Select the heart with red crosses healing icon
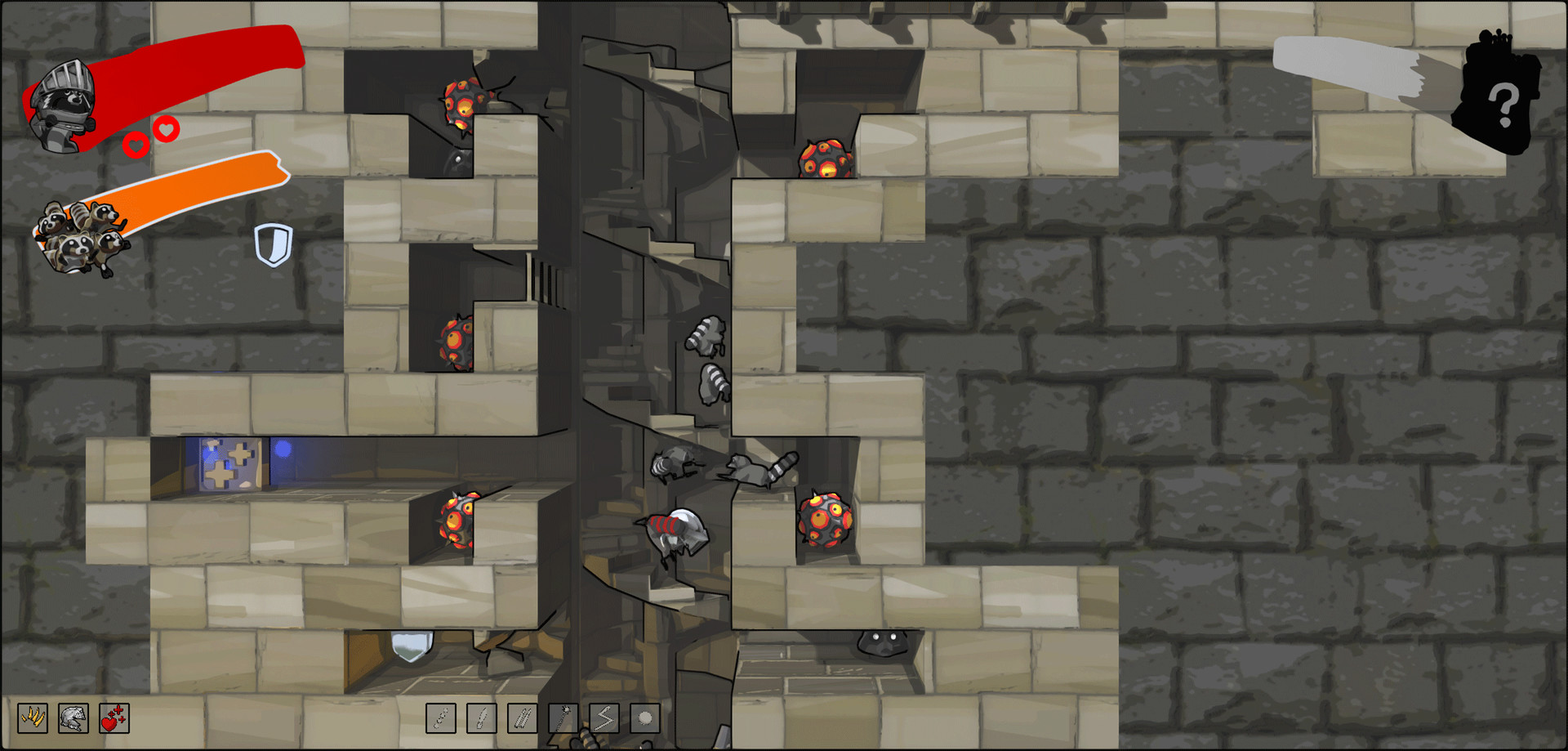 point(114,720)
